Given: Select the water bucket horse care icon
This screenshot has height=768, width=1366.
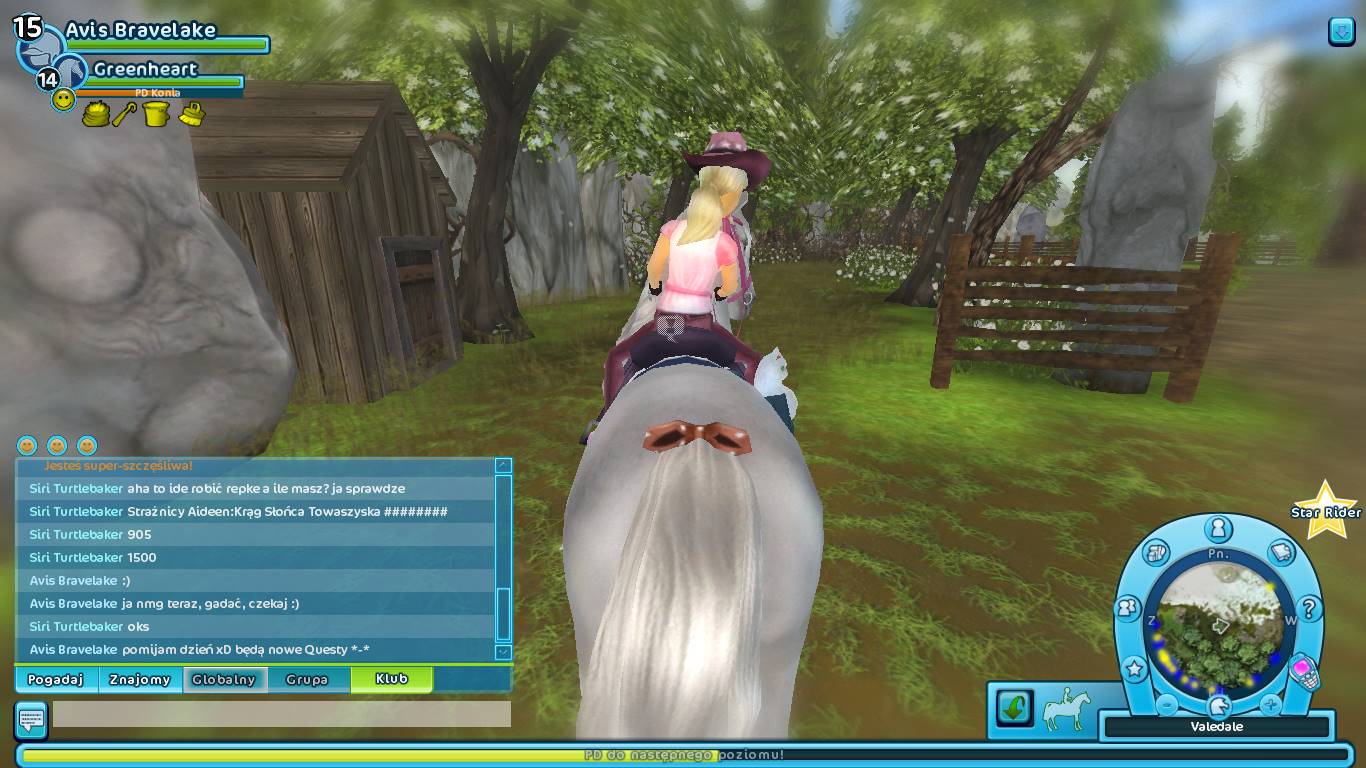Looking at the screenshot, I should coord(157,113).
